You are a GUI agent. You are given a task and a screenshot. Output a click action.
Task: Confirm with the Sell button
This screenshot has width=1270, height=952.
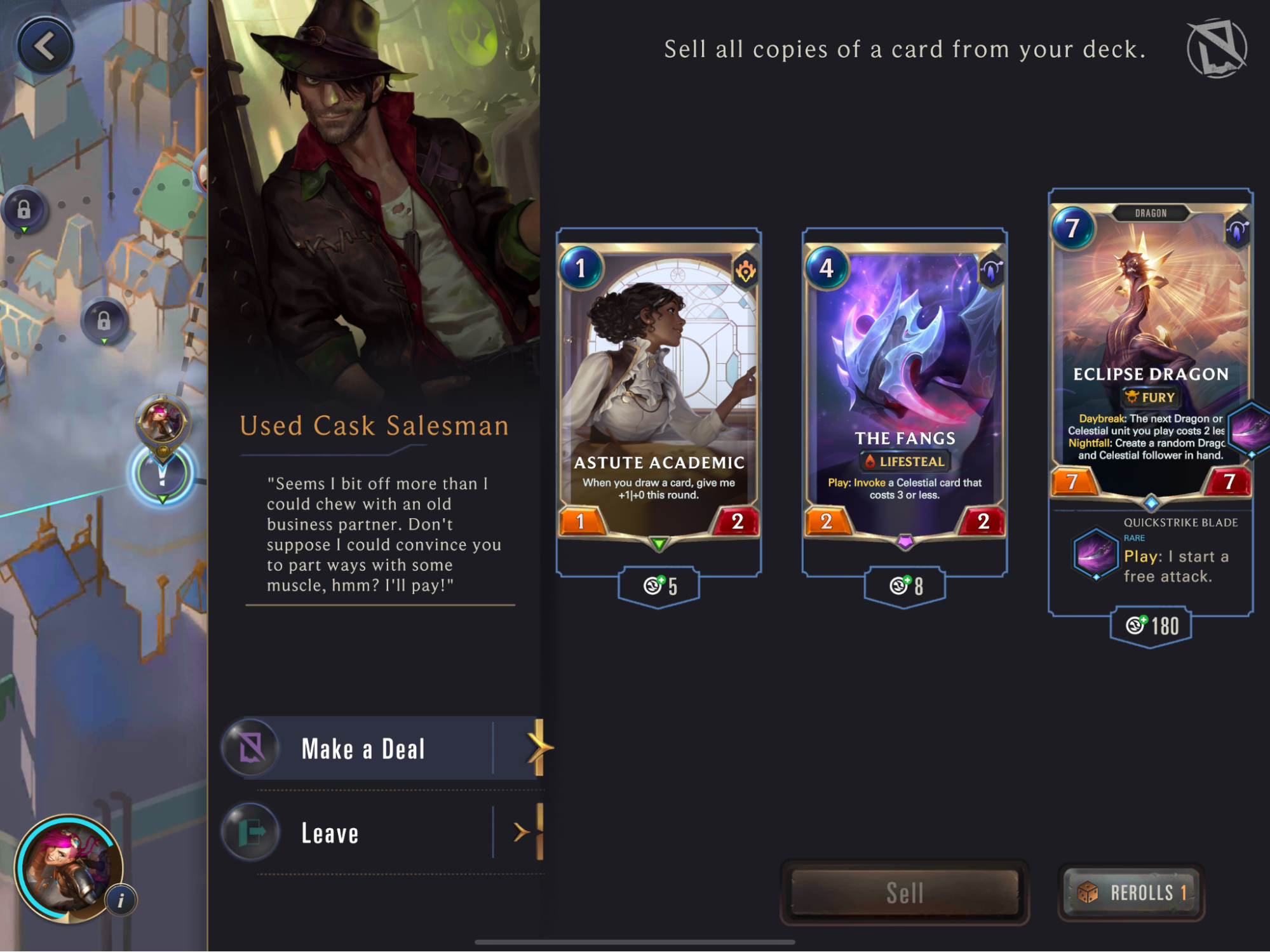pyautogui.click(x=904, y=892)
